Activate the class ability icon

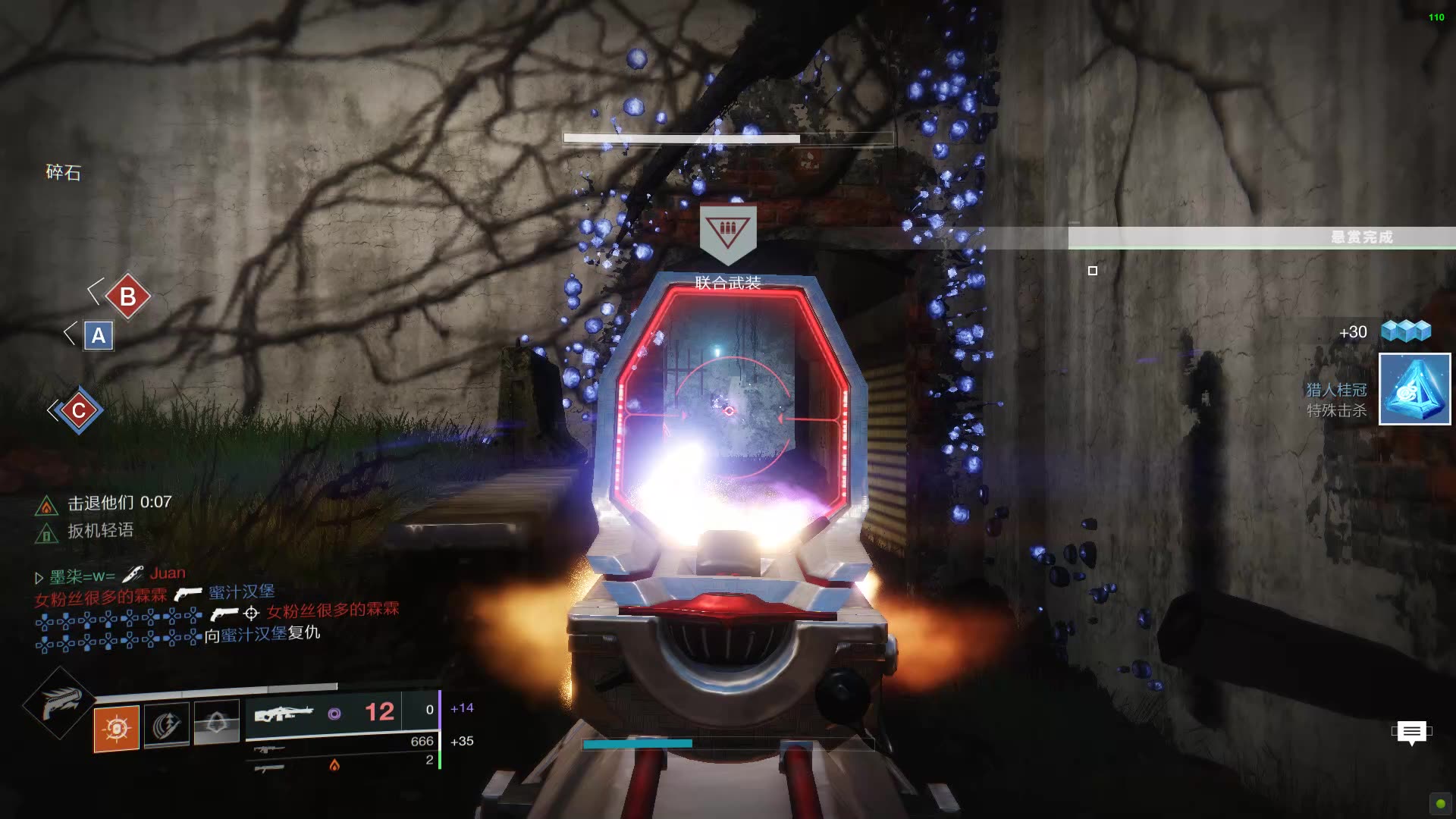[x=217, y=722]
